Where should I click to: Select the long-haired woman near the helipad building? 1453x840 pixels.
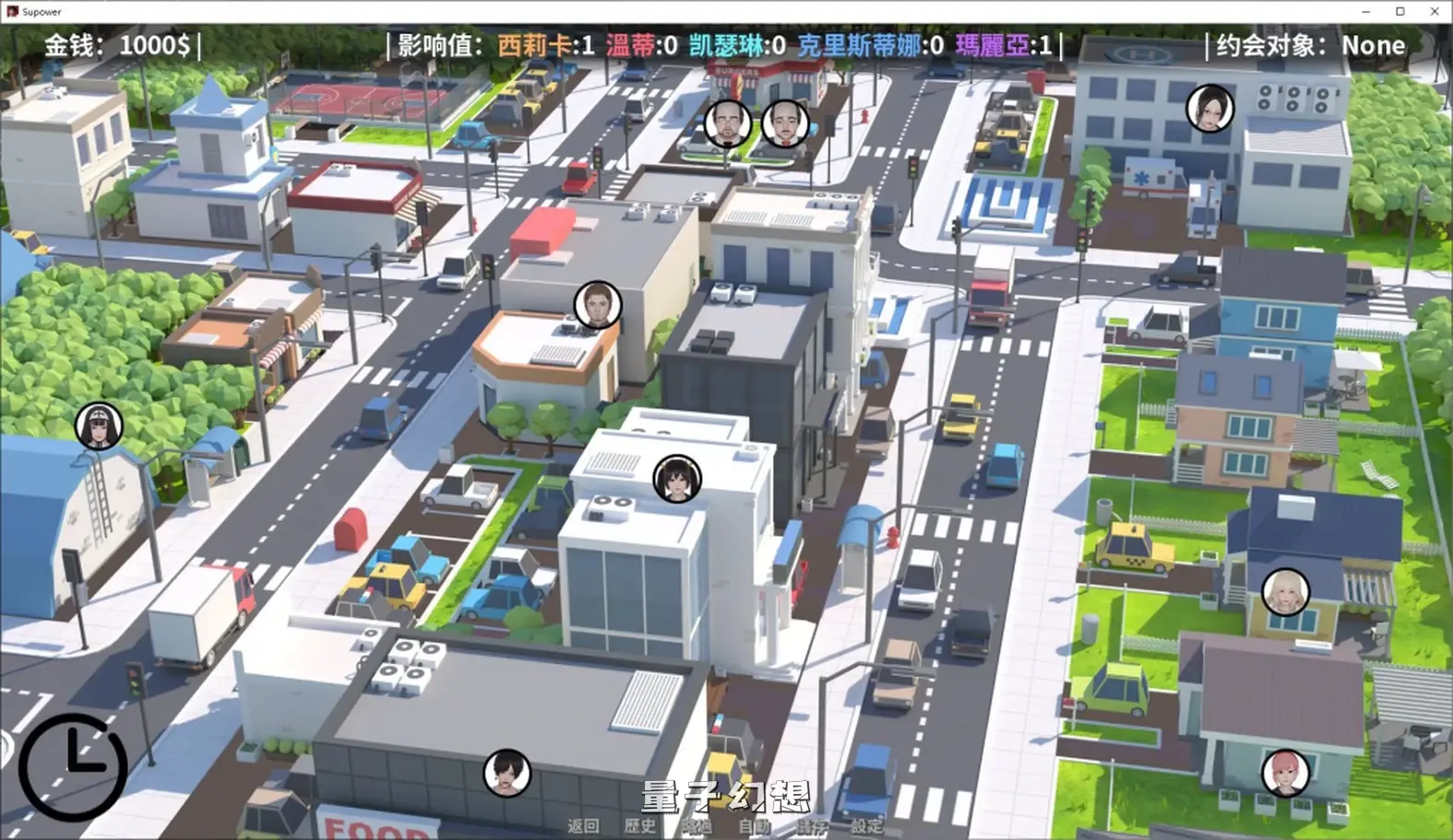(x=1209, y=108)
